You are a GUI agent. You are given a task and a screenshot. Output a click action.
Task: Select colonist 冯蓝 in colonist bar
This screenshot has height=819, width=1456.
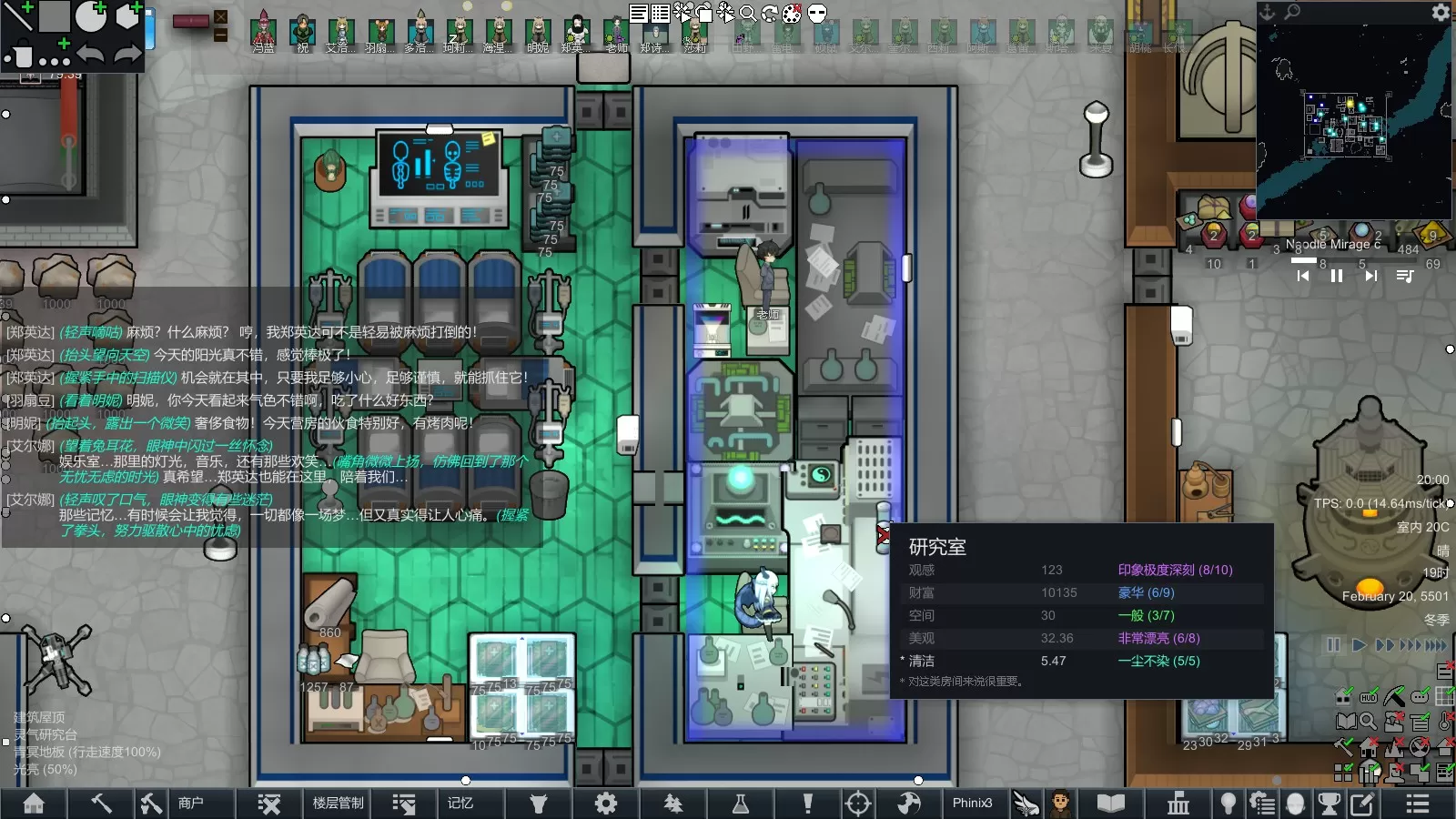264,31
